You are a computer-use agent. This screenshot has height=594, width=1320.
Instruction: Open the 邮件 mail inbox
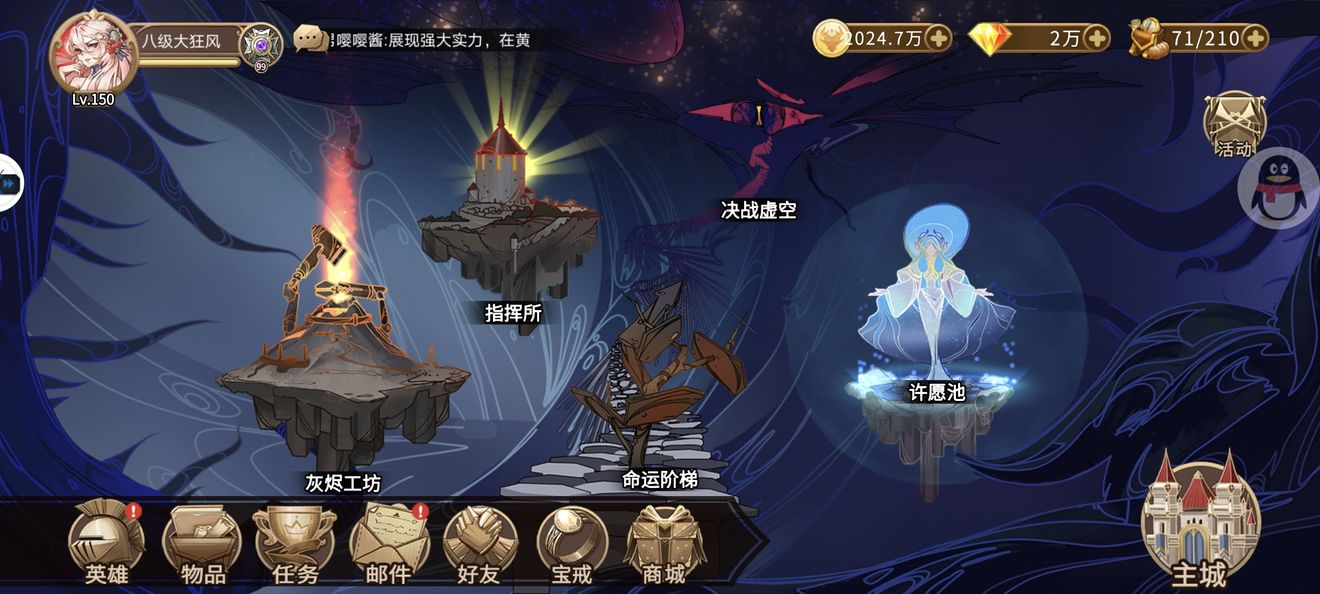pos(388,541)
